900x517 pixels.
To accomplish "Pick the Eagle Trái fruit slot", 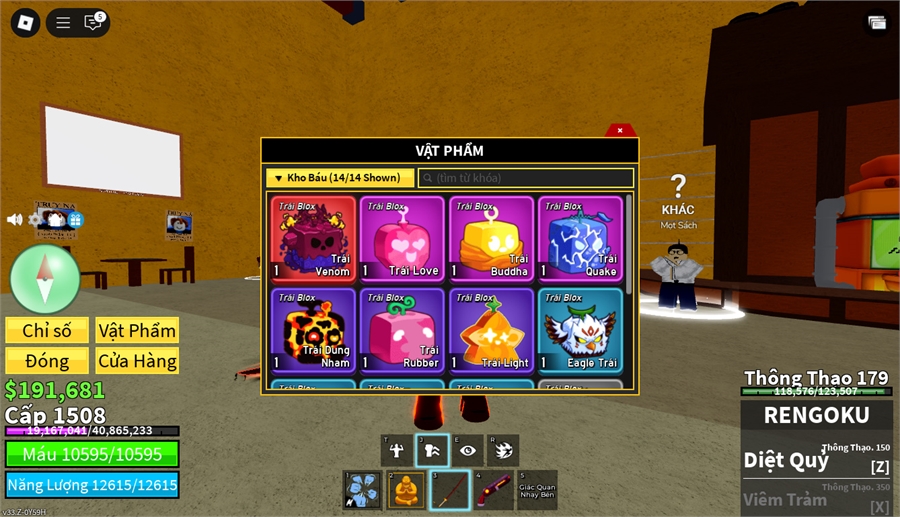I will tap(579, 329).
